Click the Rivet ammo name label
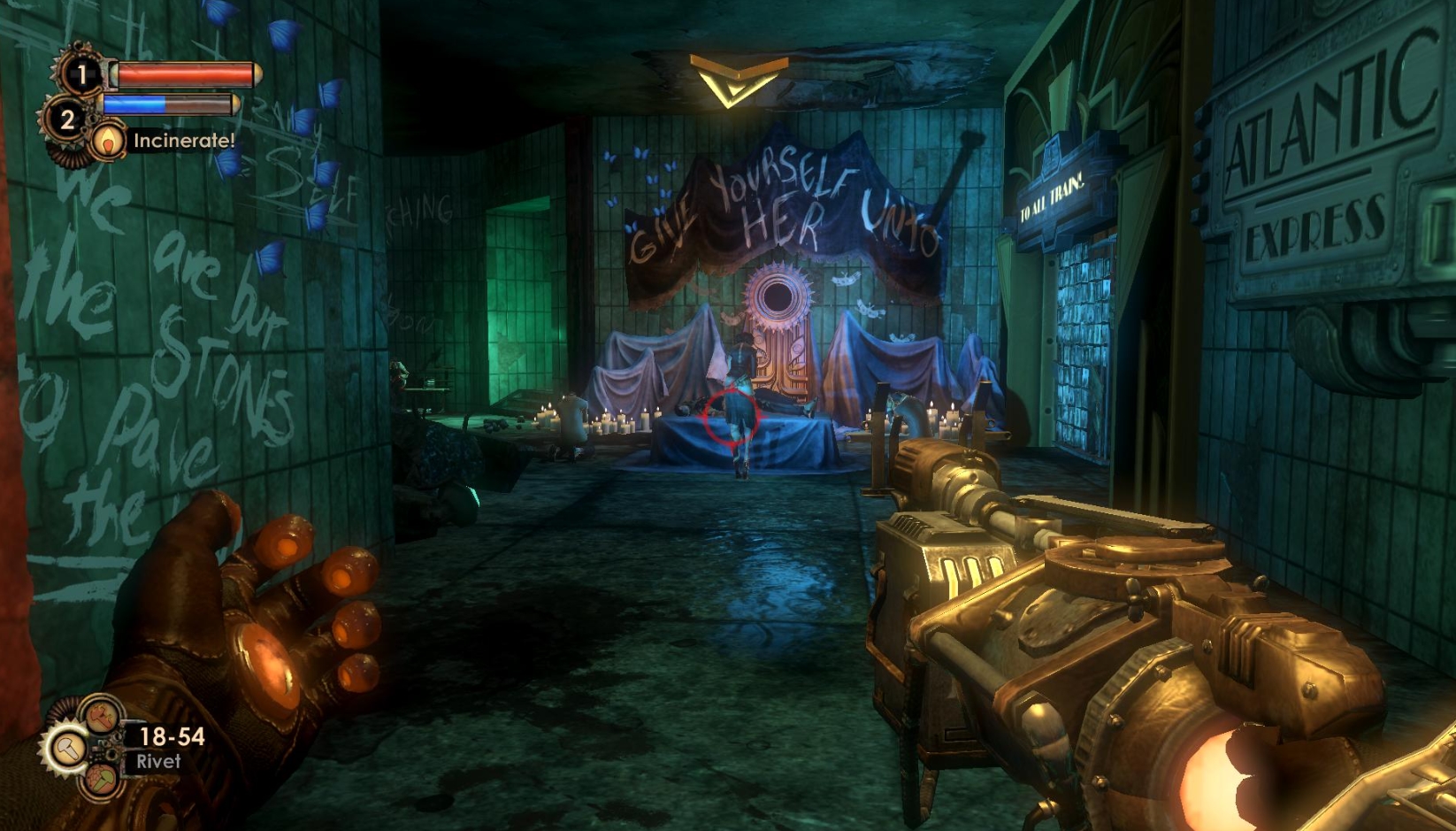The height and width of the screenshot is (831, 1456). [x=160, y=759]
